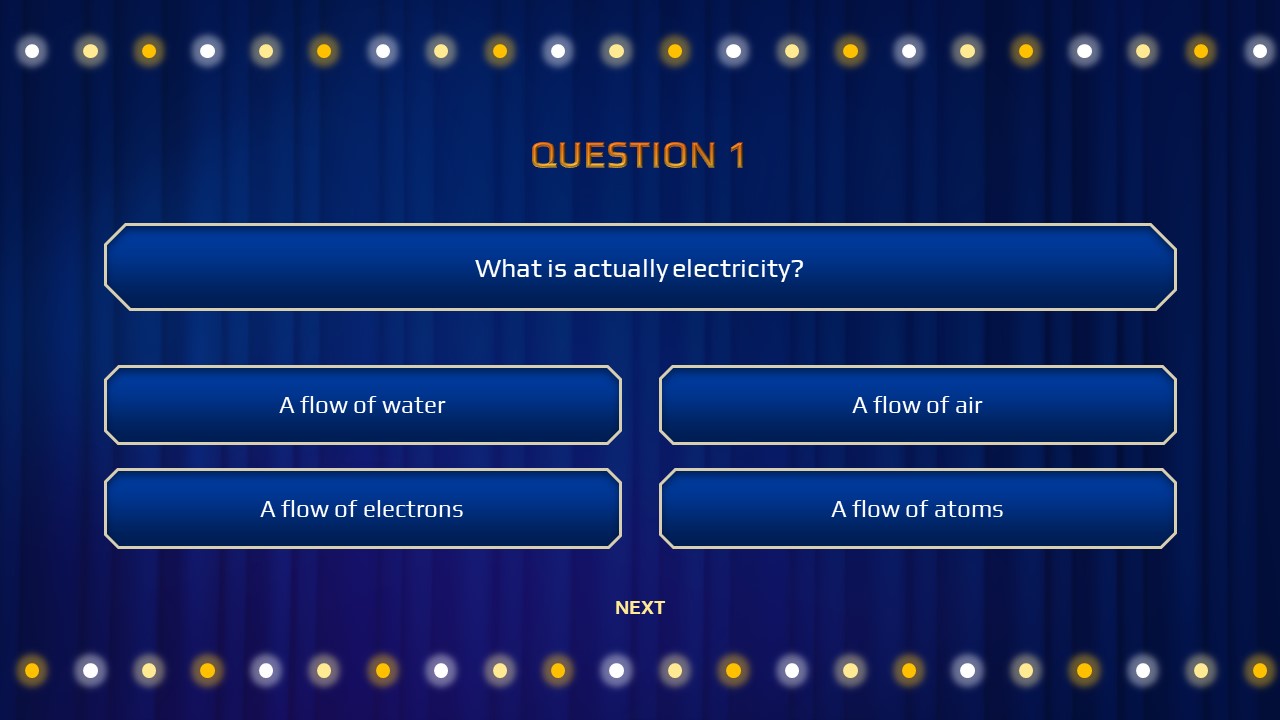Select answer "A flow of electrons"
Screen dimensions: 1280x720
pos(362,508)
